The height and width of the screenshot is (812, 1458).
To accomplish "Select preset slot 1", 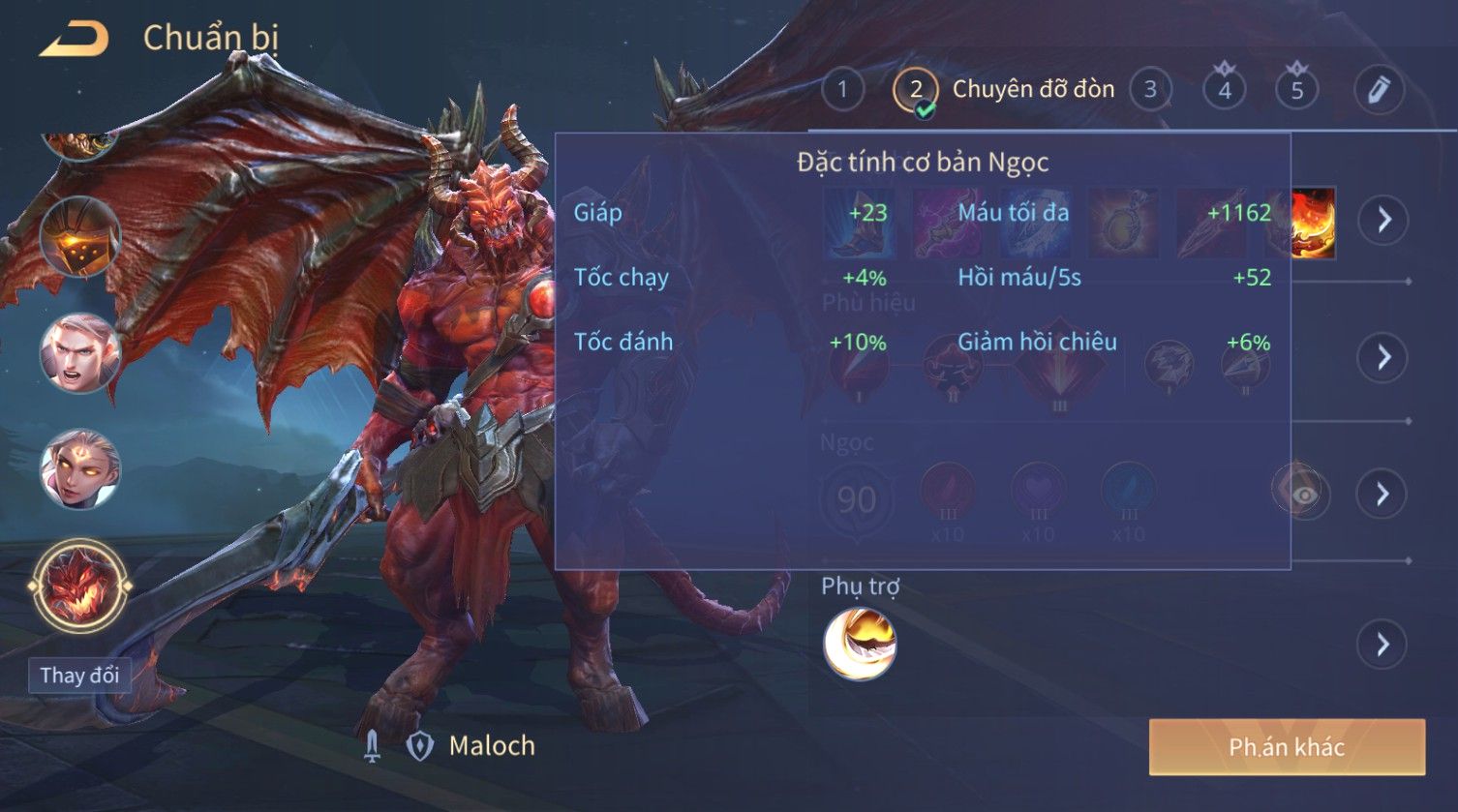I will (842, 90).
